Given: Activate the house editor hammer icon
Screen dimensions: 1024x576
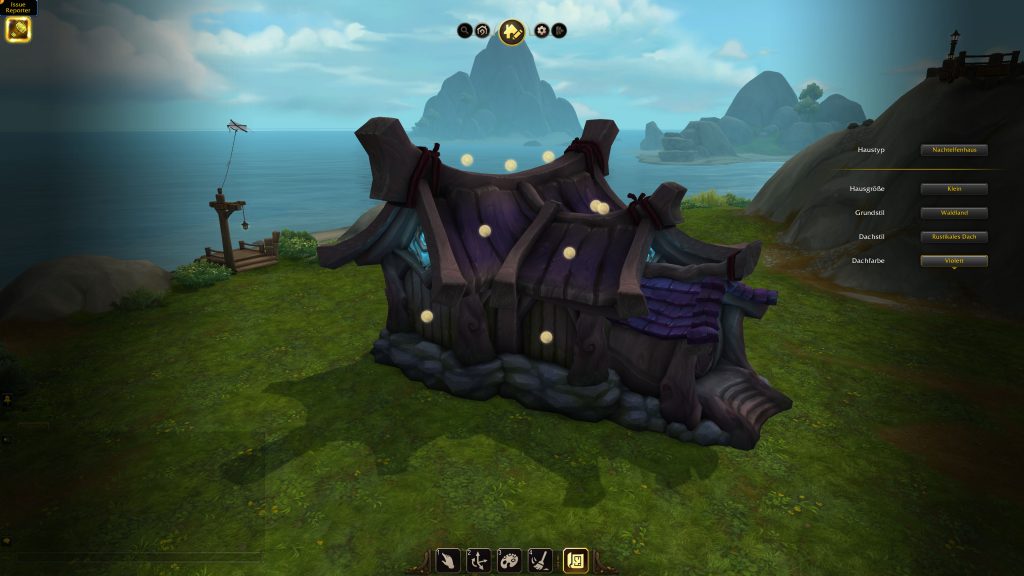Looking at the screenshot, I should click(512, 32).
